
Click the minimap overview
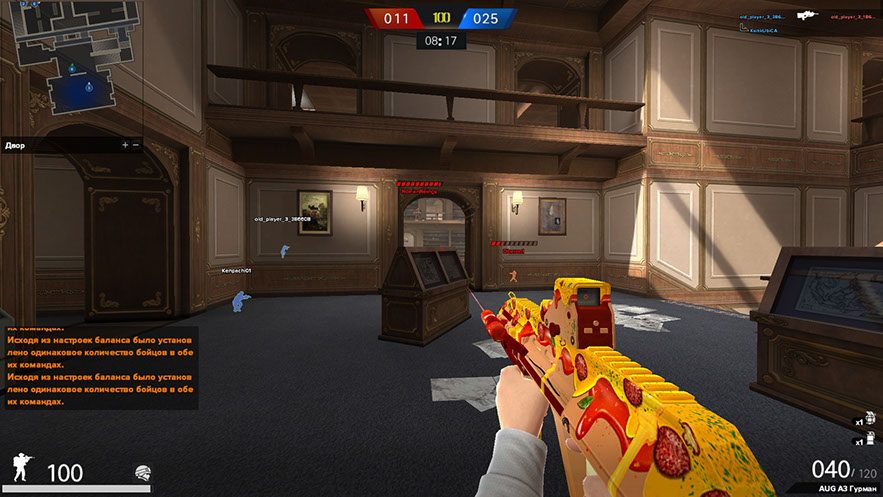[x=72, y=66]
